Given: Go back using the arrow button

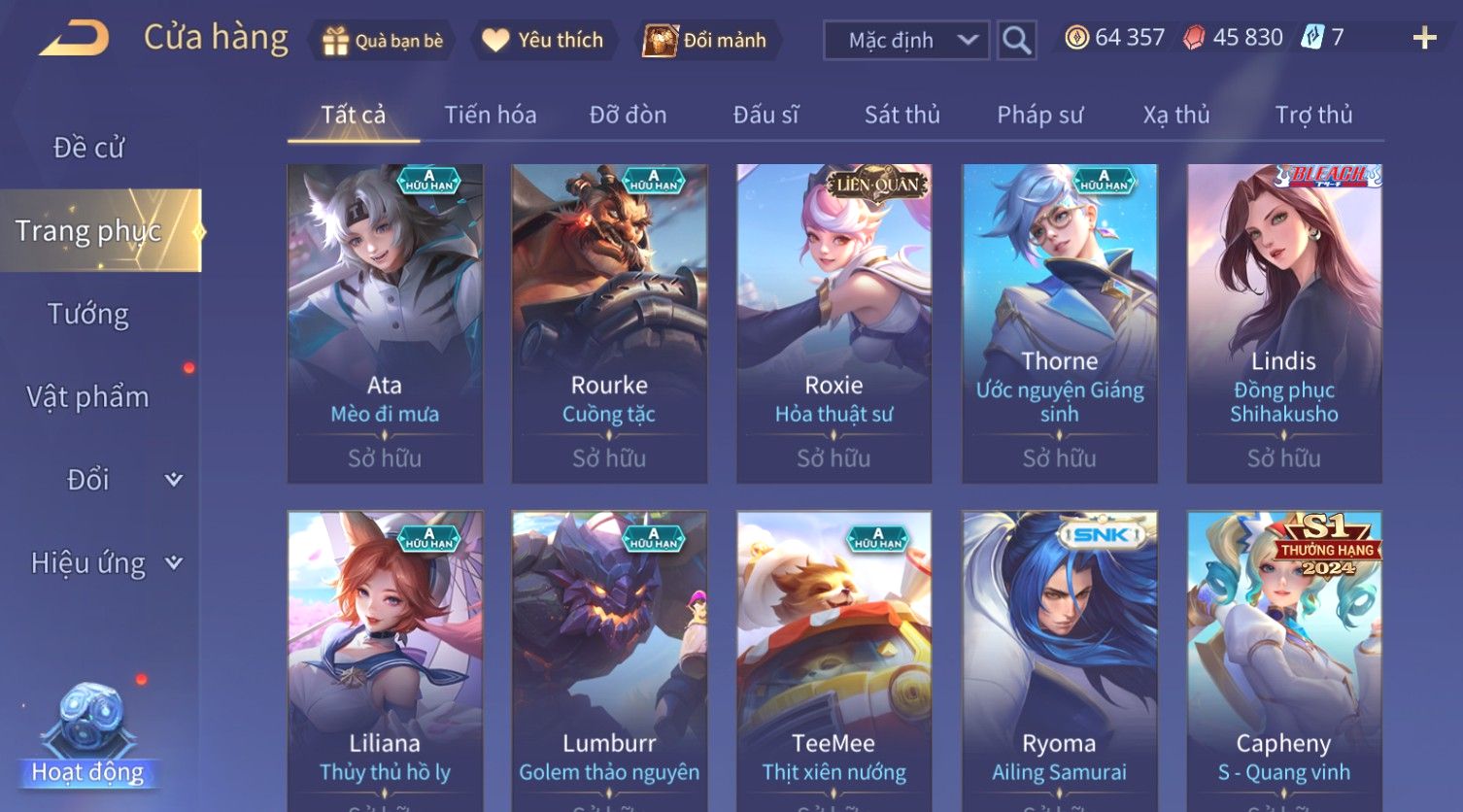Looking at the screenshot, I should (x=75, y=40).
